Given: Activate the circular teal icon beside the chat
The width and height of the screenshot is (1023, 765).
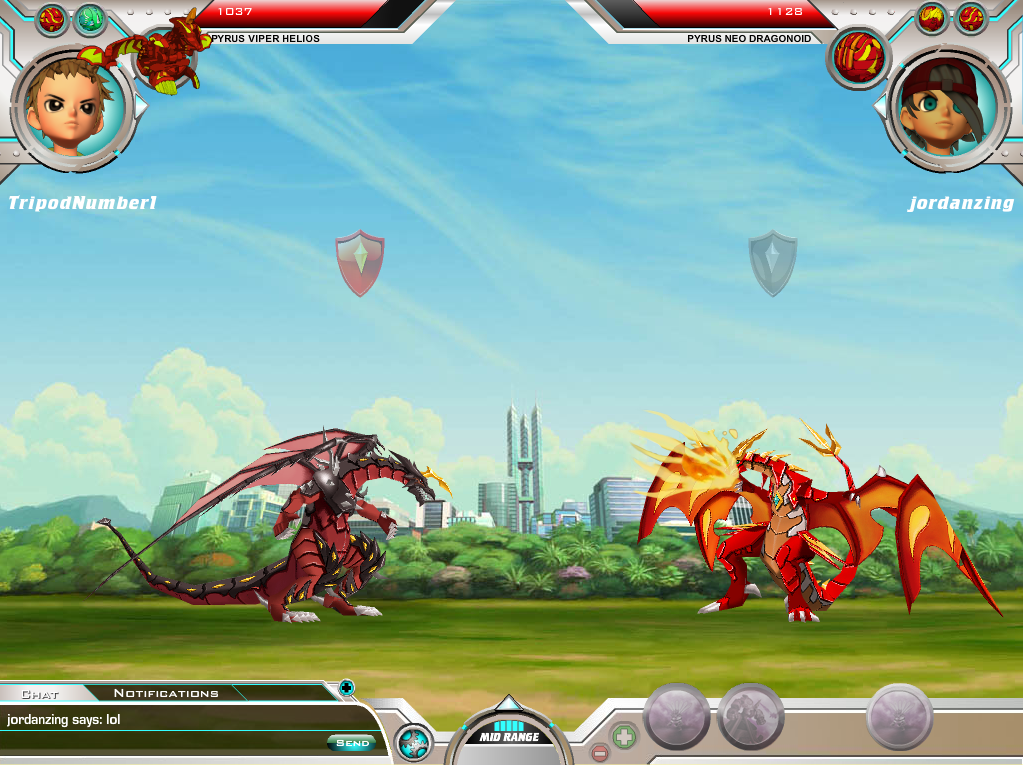Looking at the screenshot, I should point(413,743).
